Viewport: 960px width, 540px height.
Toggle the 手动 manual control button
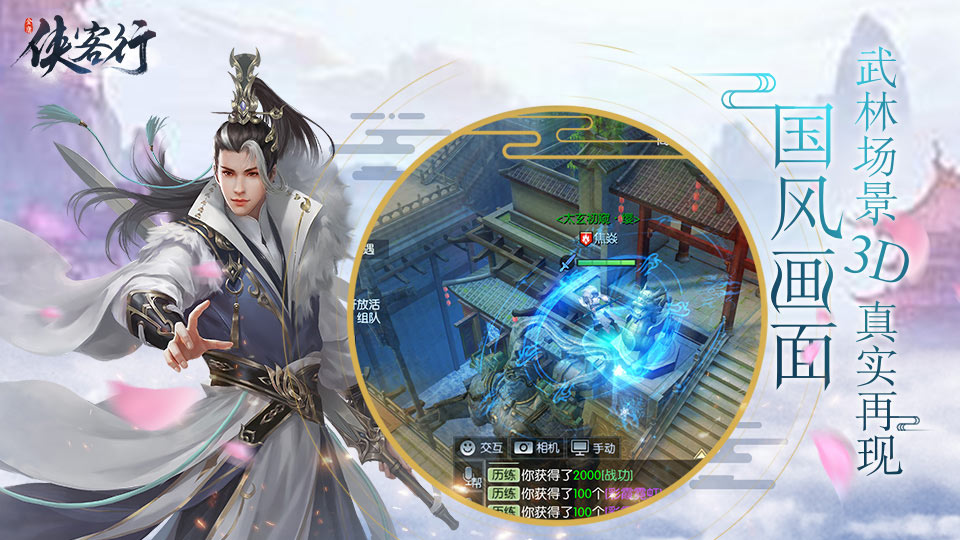pyautogui.click(x=593, y=449)
